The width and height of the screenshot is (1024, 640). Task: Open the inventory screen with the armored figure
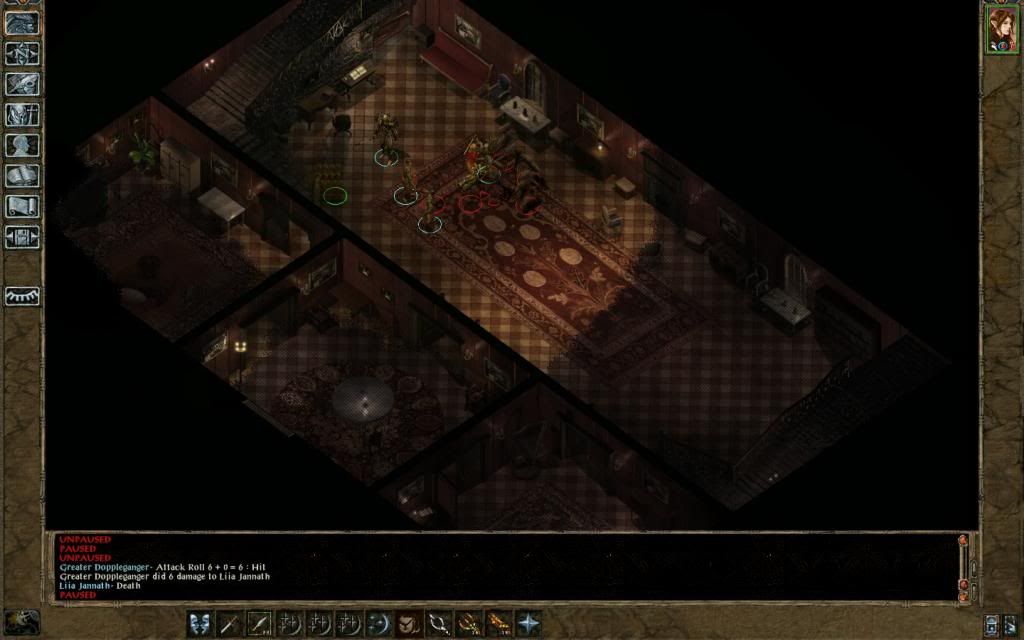(22, 115)
